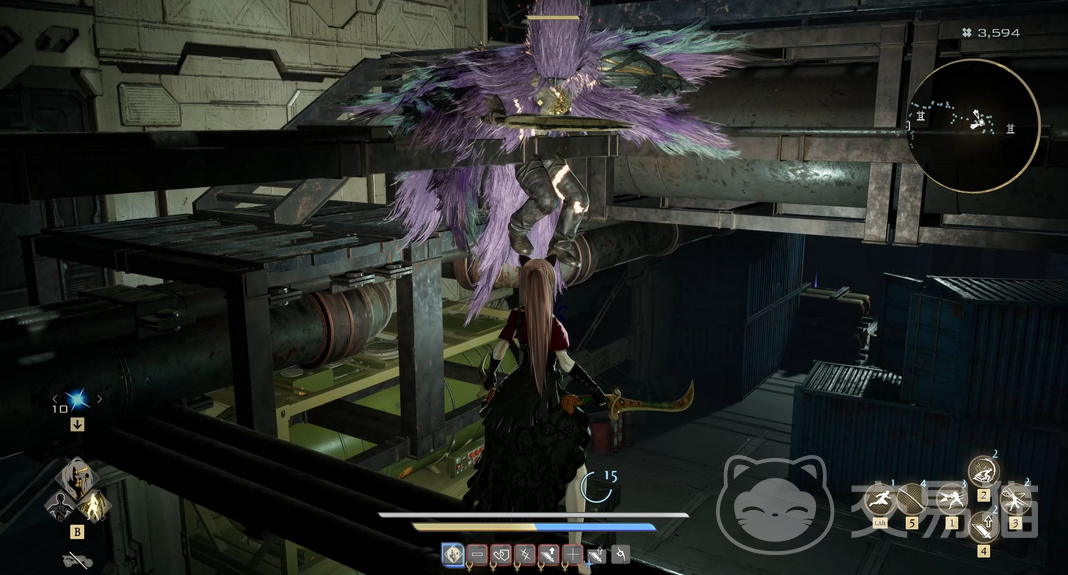Screen dimensions: 1068x575
Task: Select the lunging sword thrust skill
Action: pyautogui.click(x=950, y=499)
